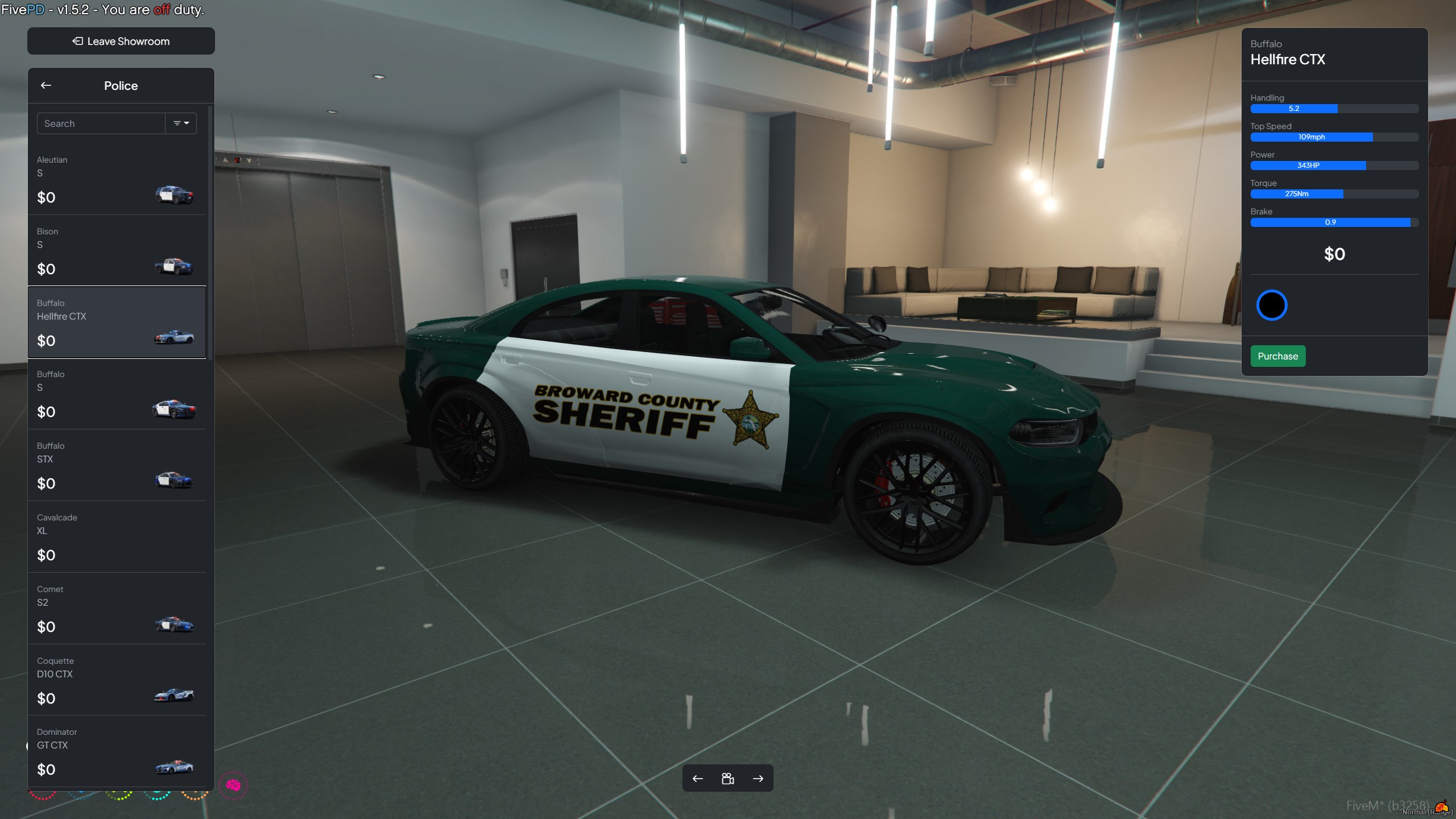Select the Buffalo STX vehicle entry
Image resolution: width=1456 pixels, height=819 pixels.
[x=117, y=465]
